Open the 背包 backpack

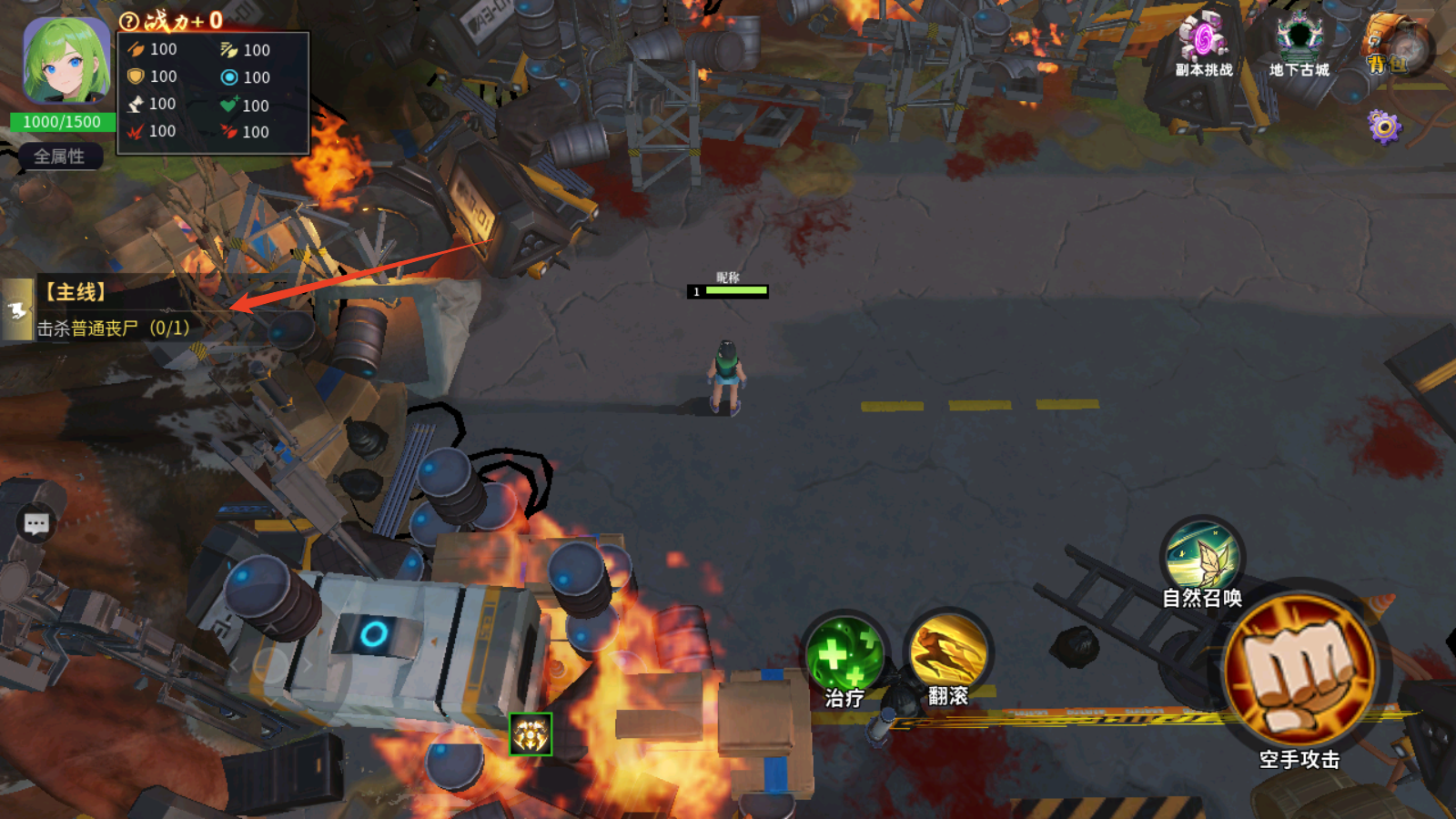(1392, 47)
